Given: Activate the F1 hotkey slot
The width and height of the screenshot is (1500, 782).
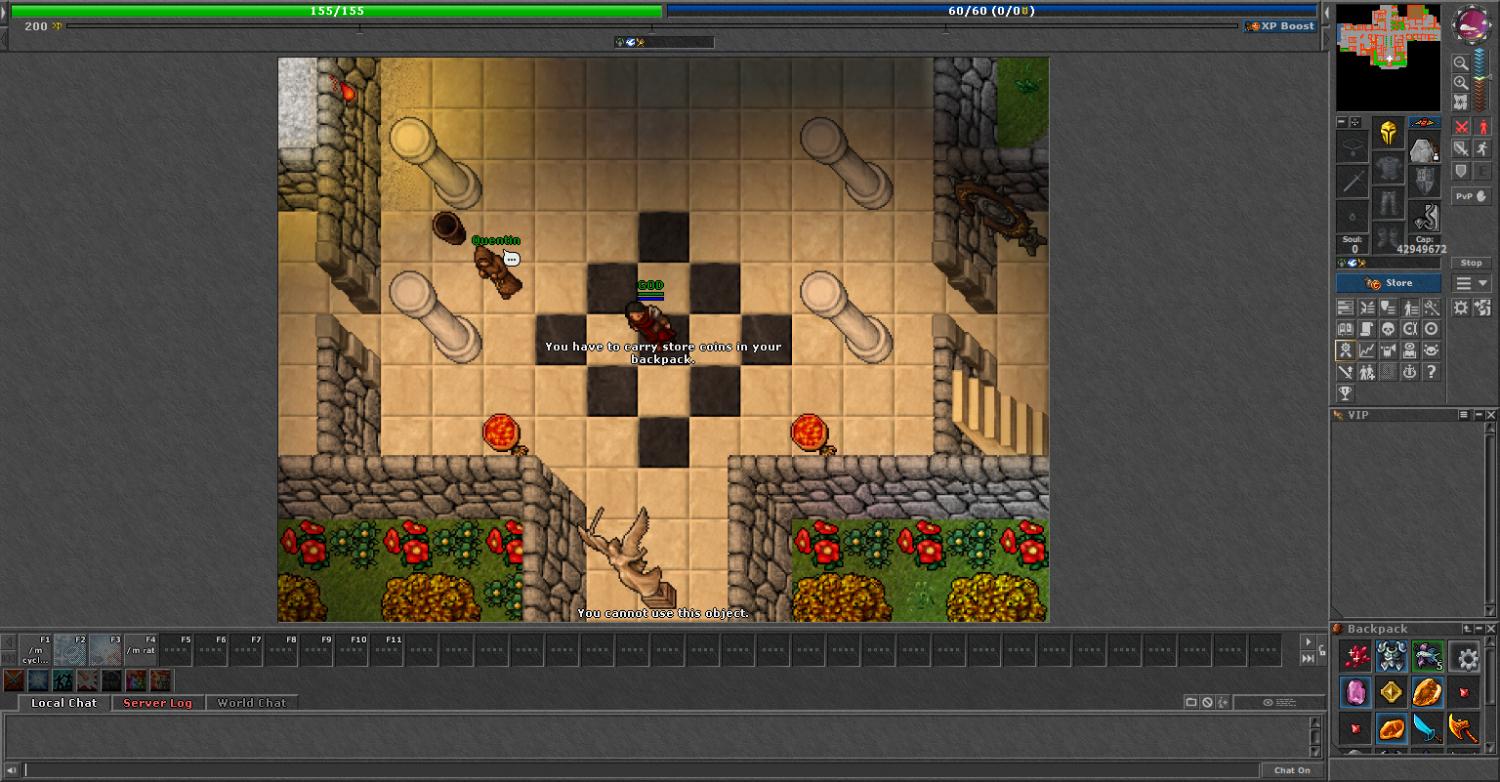Looking at the screenshot, I should coord(36,649).
